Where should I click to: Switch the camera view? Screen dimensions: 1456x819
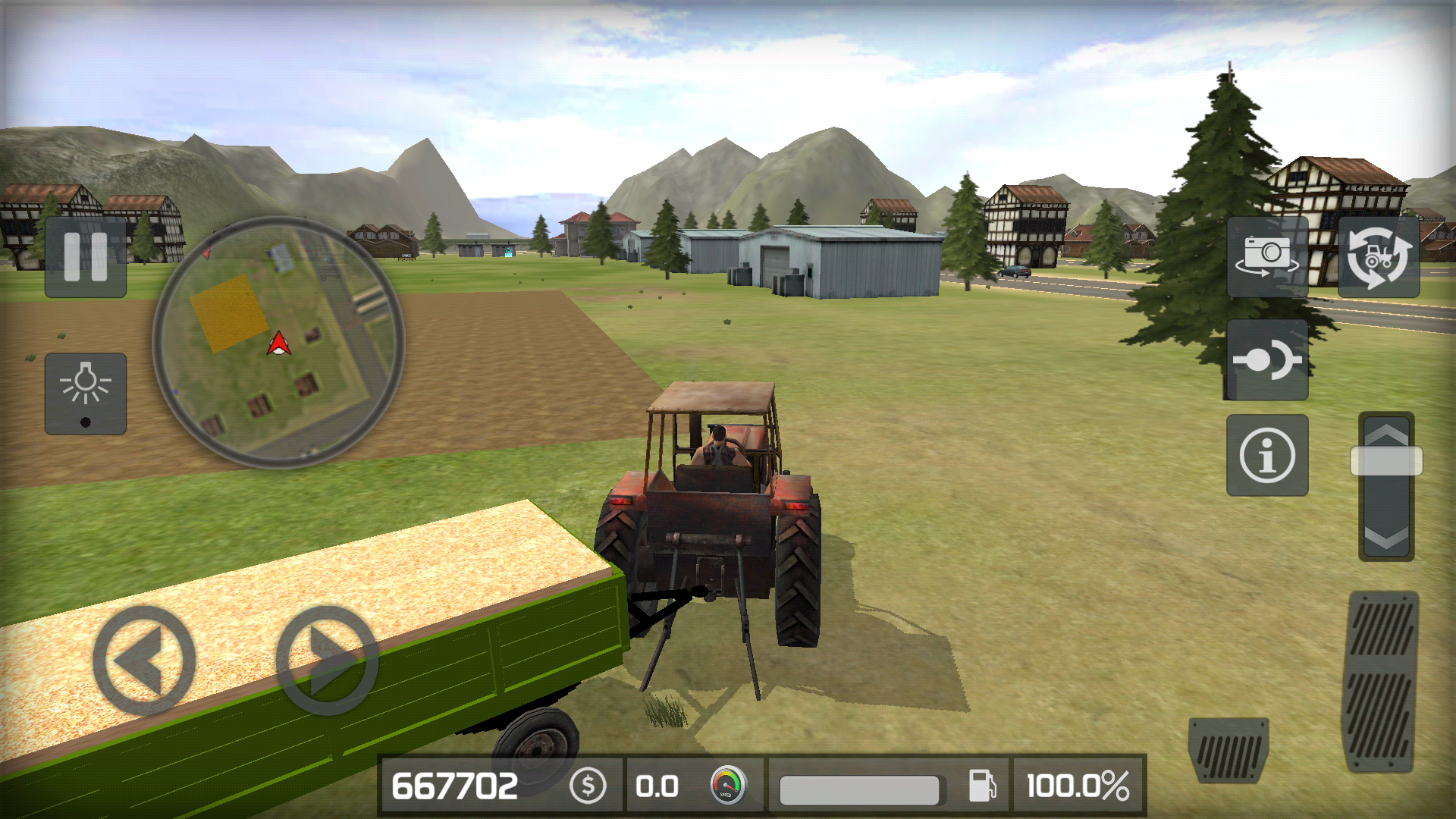1269,258
